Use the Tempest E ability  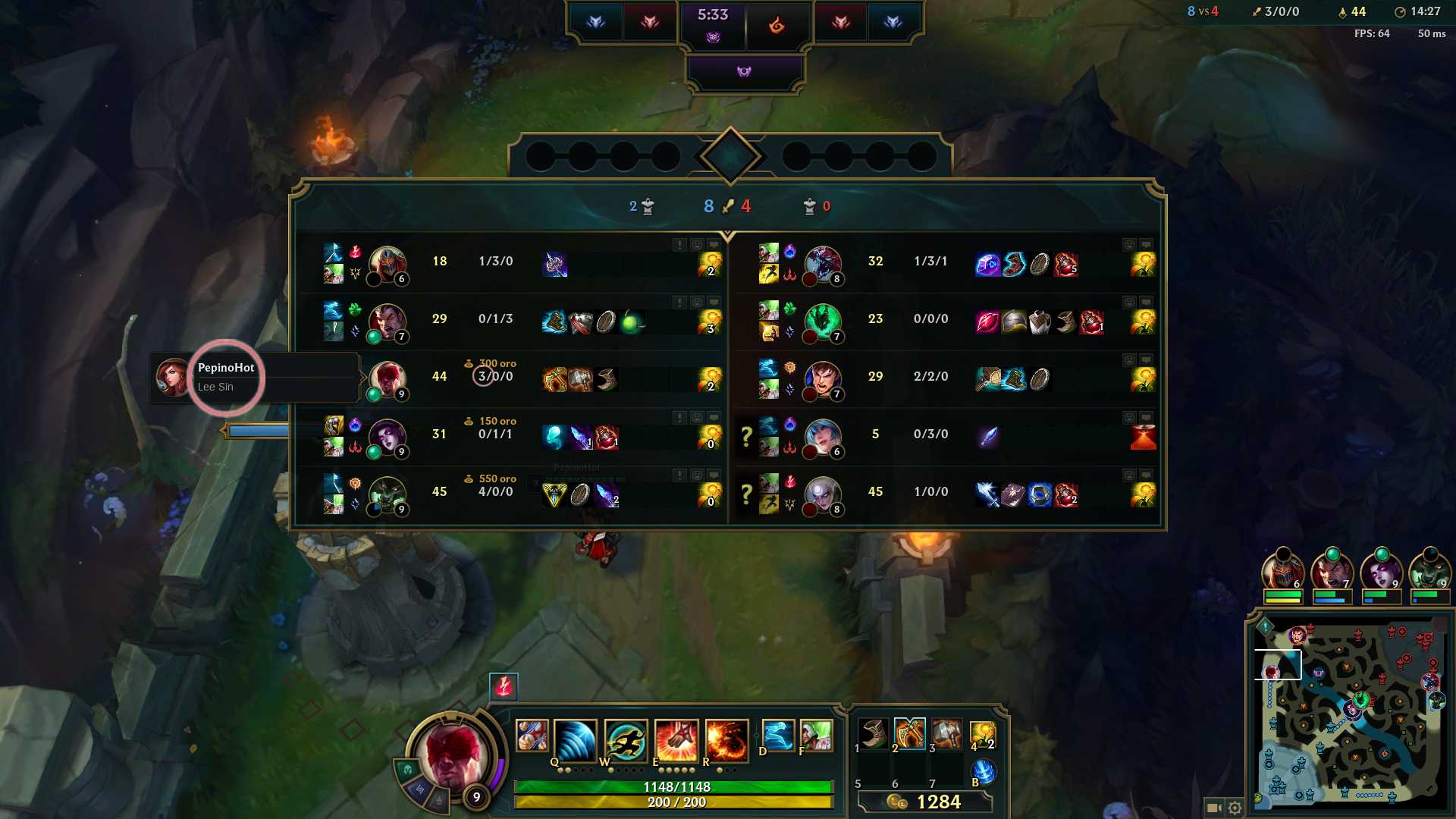click(x=676, y=741)
